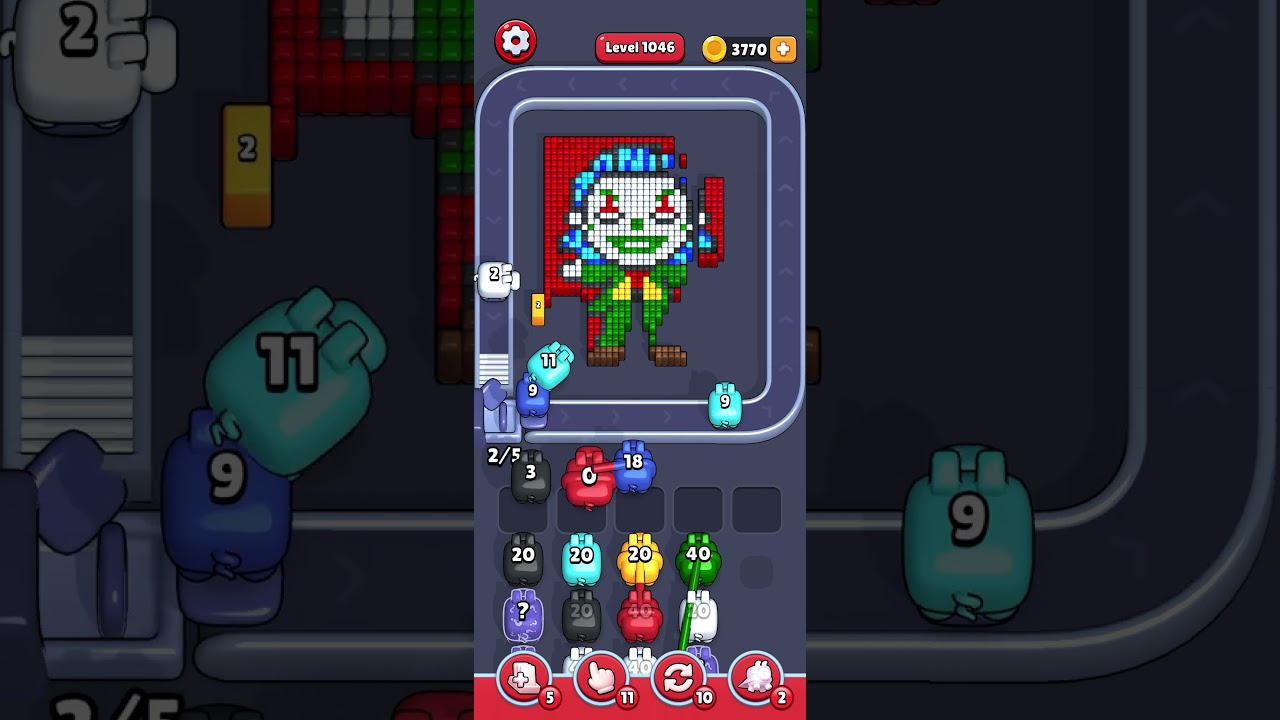Tap the gold coin icon beside 3770
Viewport: 1280px width, 720px height.
(x=714, y=48)
